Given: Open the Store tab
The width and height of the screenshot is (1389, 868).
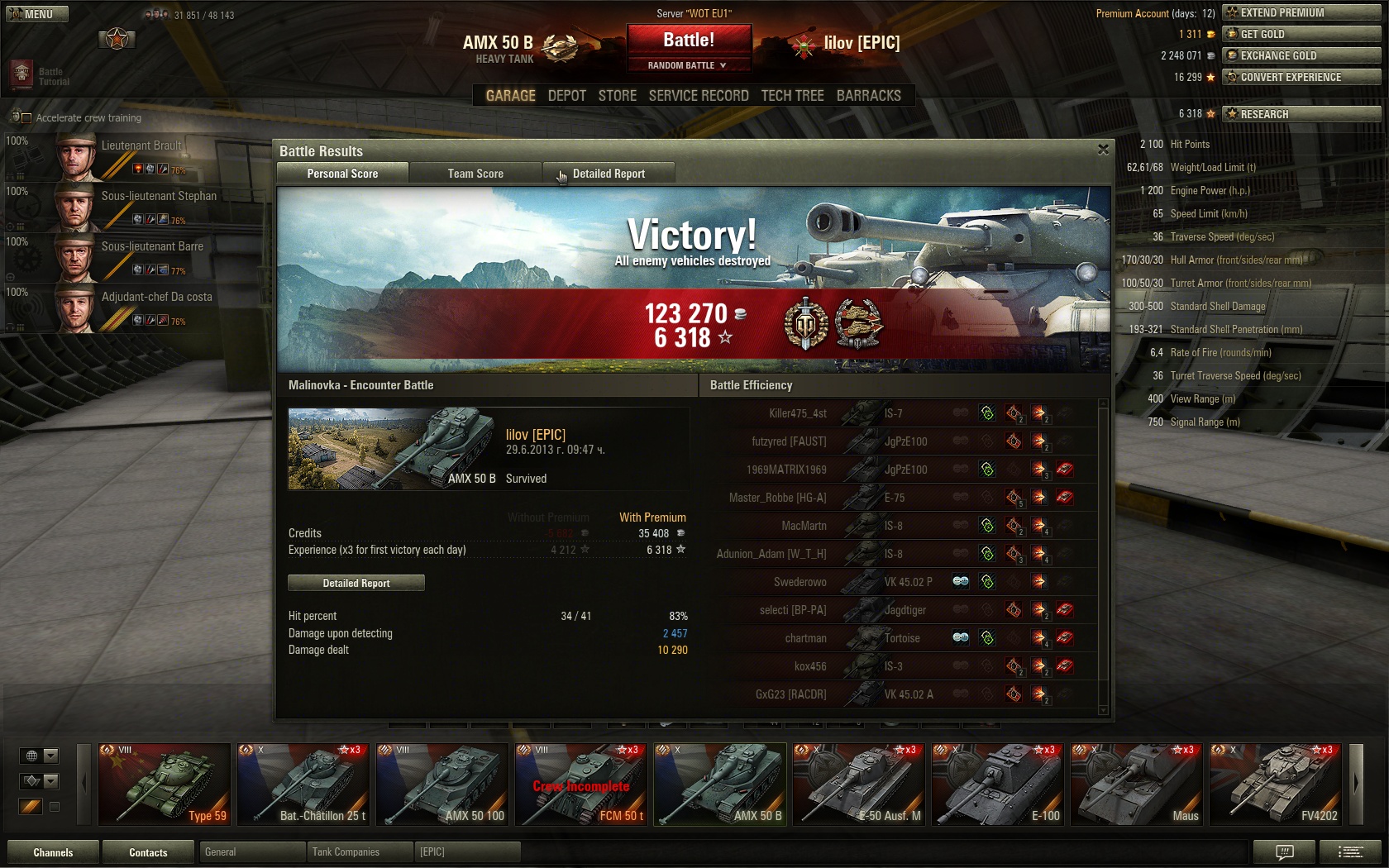Looking at the screenshot, I should [x=617, y=96].
